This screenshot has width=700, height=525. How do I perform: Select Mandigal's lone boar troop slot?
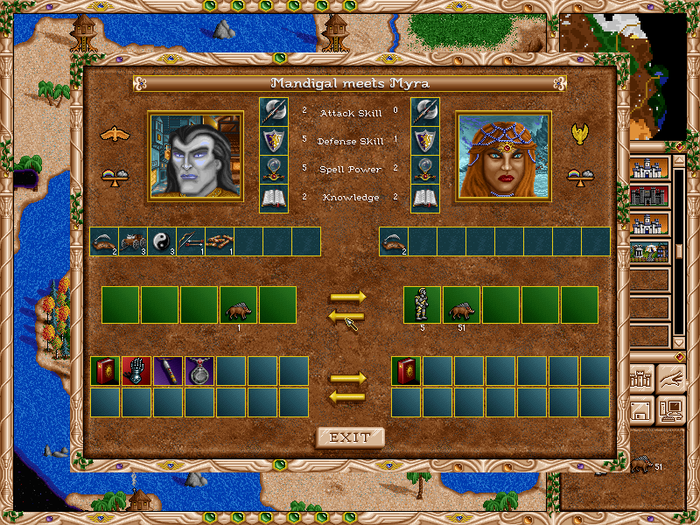(239, 305)
